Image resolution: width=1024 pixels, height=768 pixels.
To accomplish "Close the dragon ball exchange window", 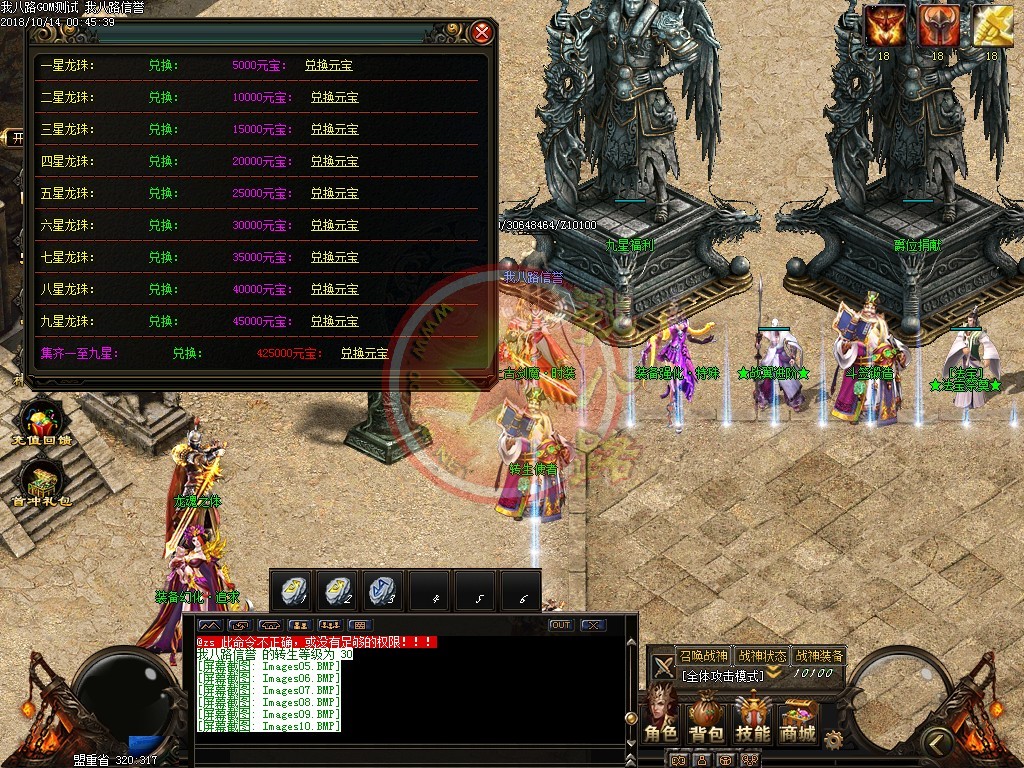I will click(483, 33).
